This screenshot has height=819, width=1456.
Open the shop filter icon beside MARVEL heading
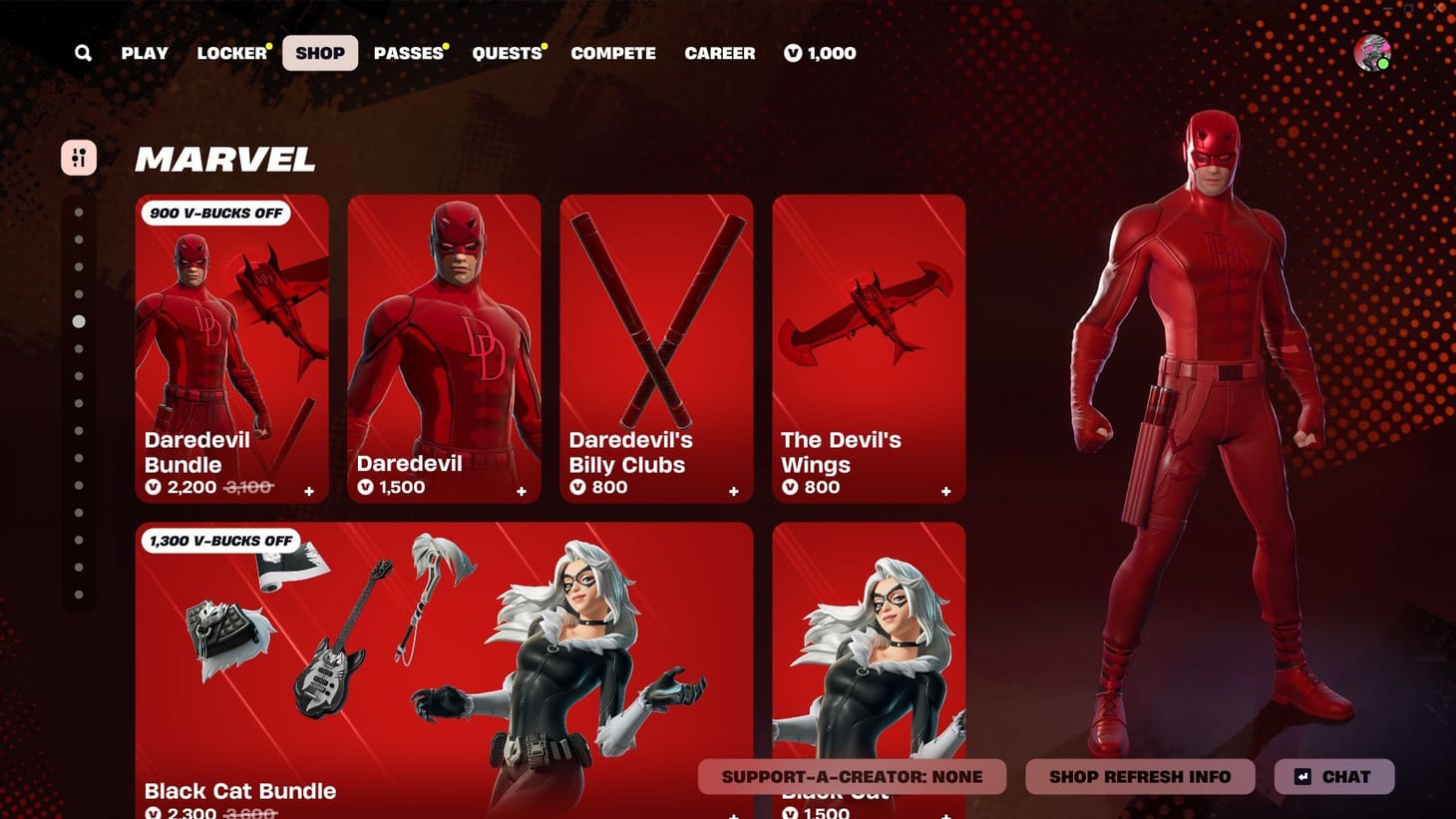point(79,157)
